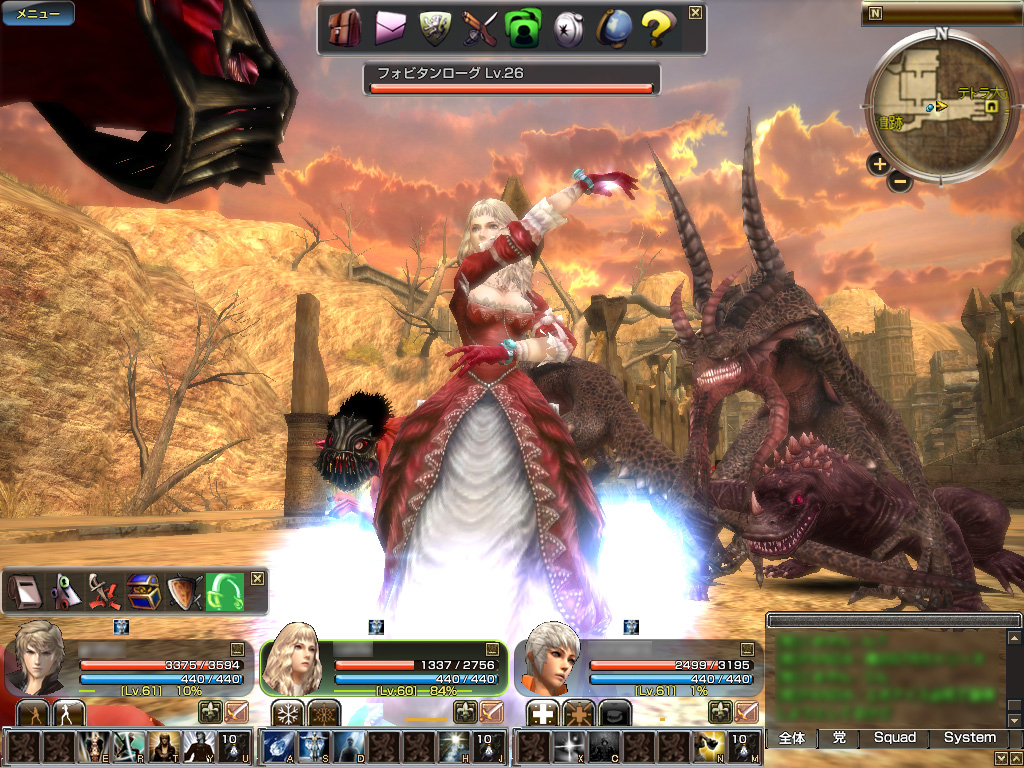Activate the snowflake stance button
Viewport: 1024px width, 768px height.
[x=288, y=713]
